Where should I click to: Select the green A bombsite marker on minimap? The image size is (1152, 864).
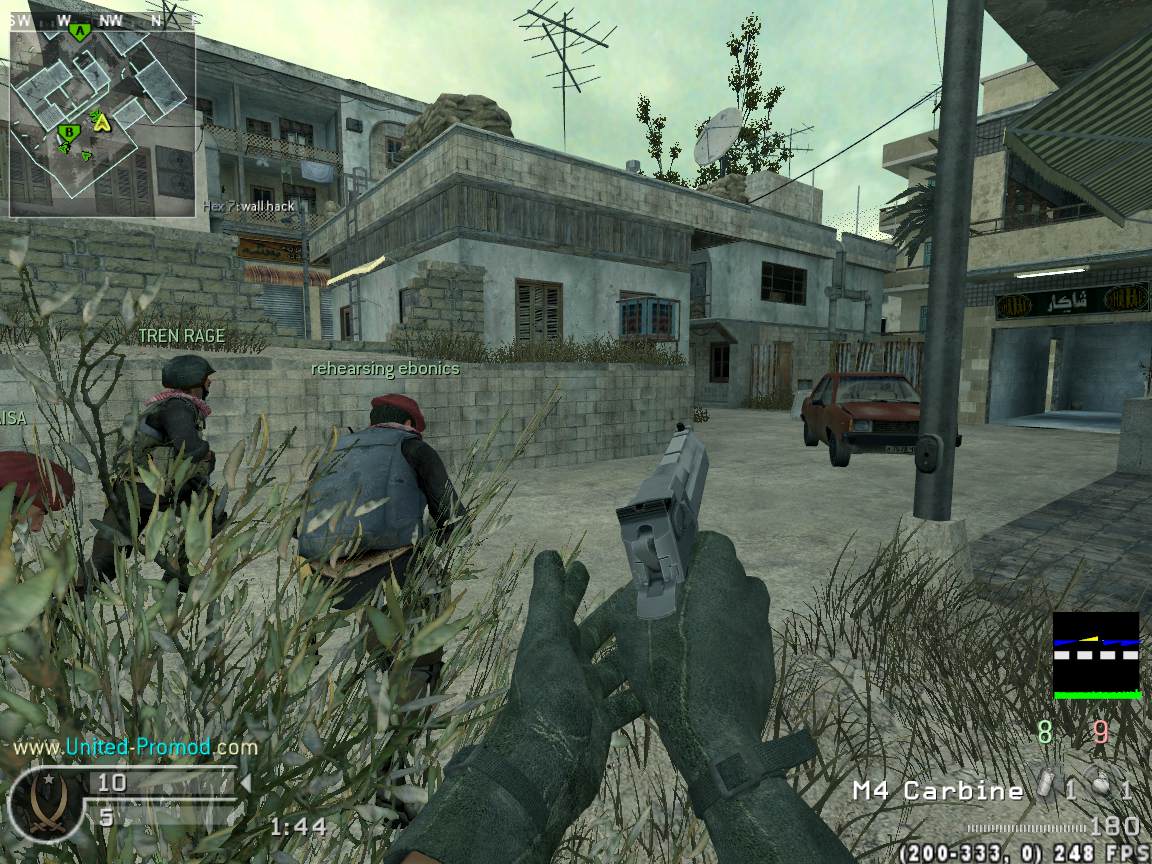pos(79,32)
